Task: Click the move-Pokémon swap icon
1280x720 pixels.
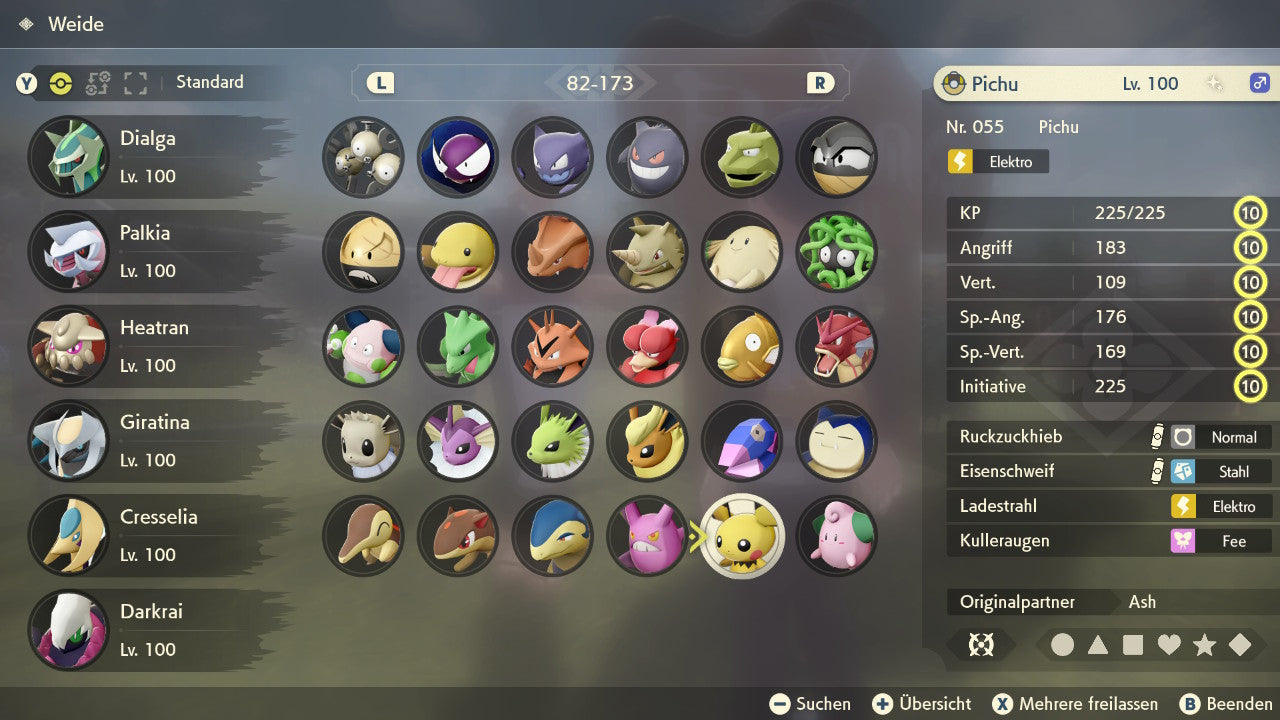Action: (97, 84)
